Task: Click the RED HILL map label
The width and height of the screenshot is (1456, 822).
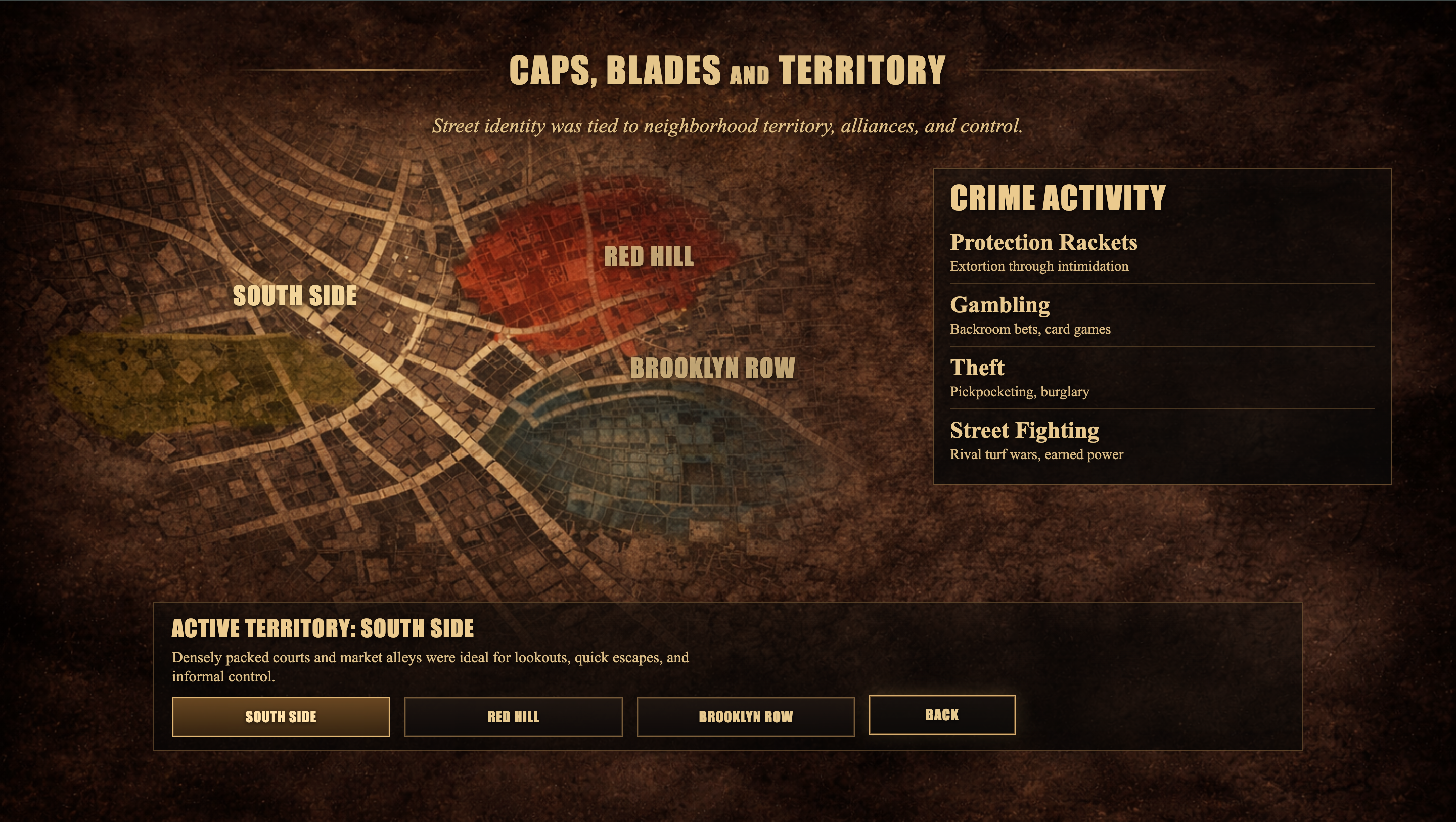Action: coord(650,258)
